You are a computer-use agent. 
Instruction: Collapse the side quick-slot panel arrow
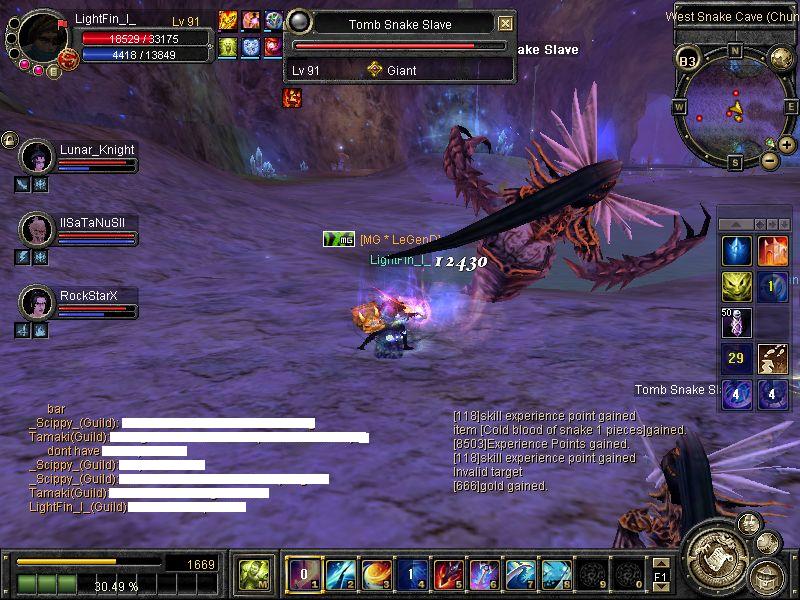click(737, 224)
